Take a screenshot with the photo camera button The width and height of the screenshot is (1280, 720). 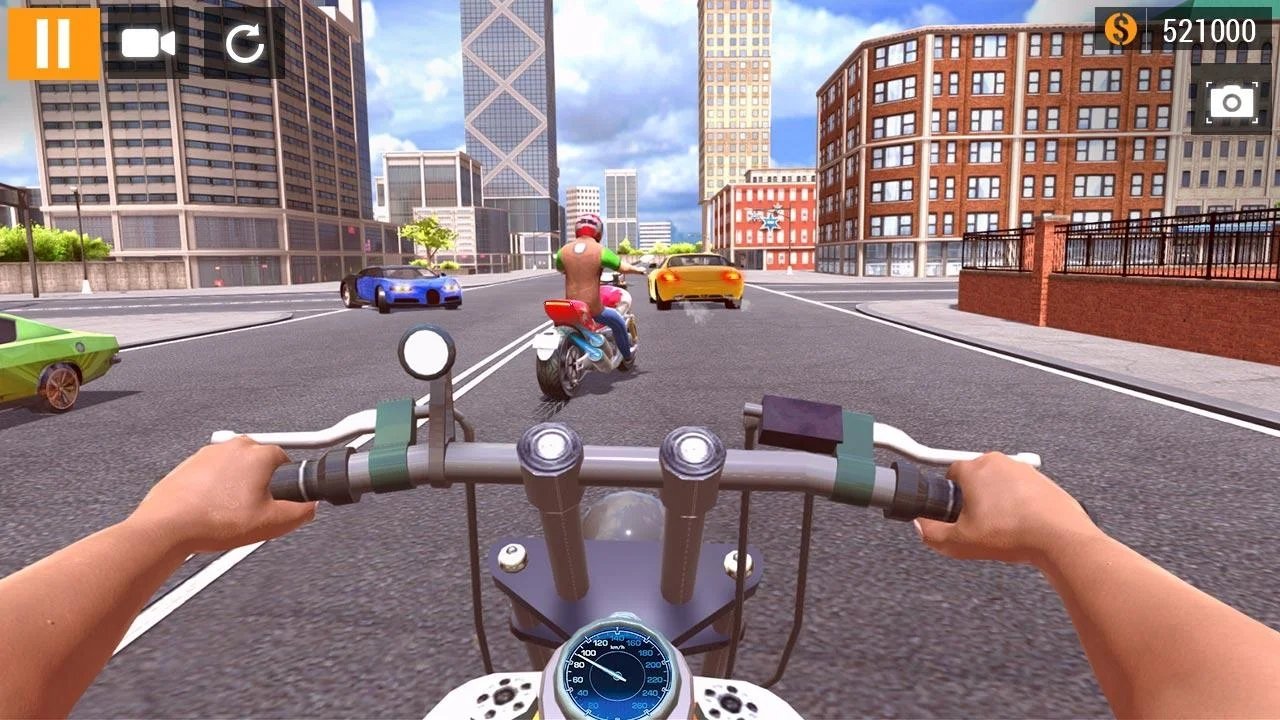[1231, 100]
